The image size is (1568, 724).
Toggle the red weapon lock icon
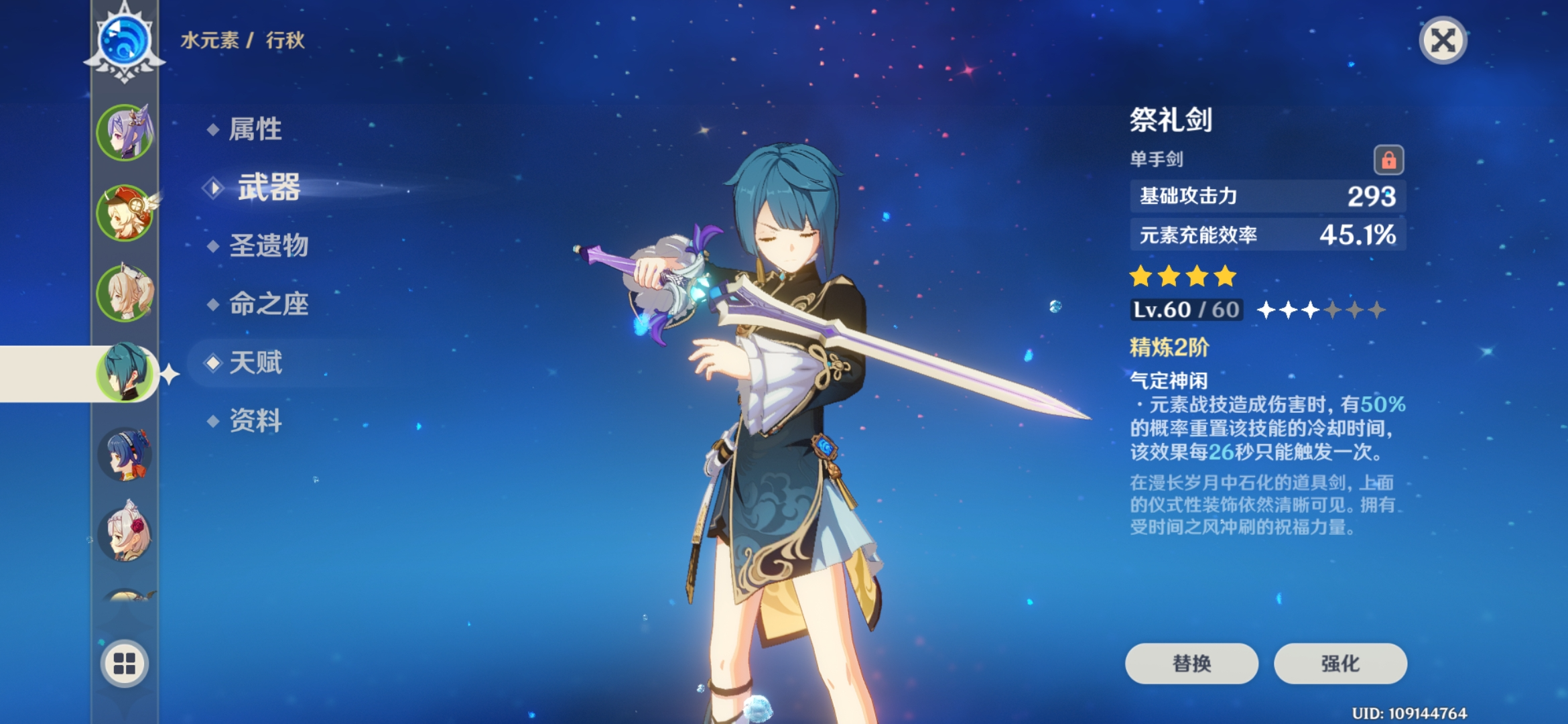point(1388,160)
